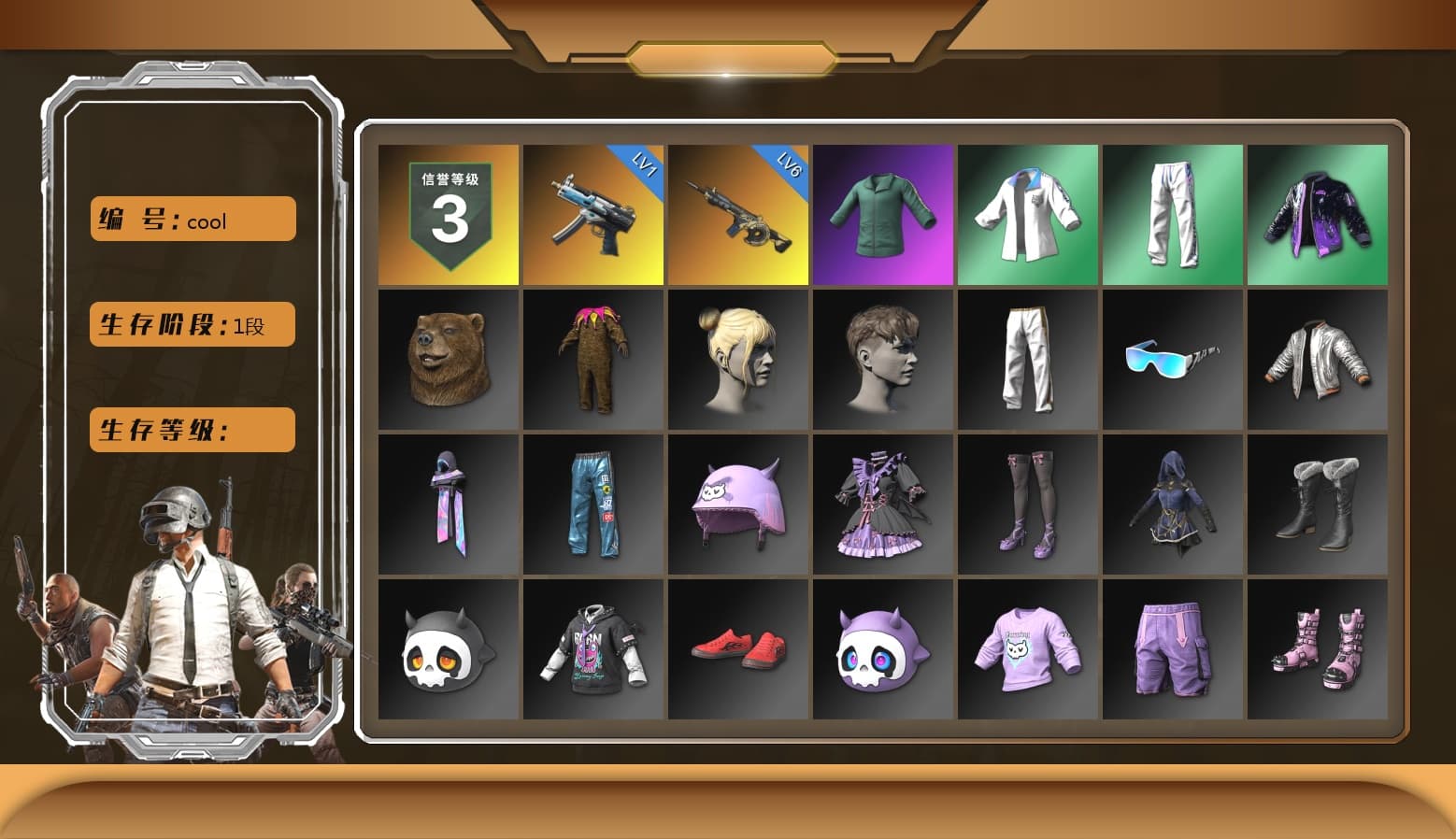Open the bear costume item
The width and height of the screenshot is (1456, 839).
[592, 358]
